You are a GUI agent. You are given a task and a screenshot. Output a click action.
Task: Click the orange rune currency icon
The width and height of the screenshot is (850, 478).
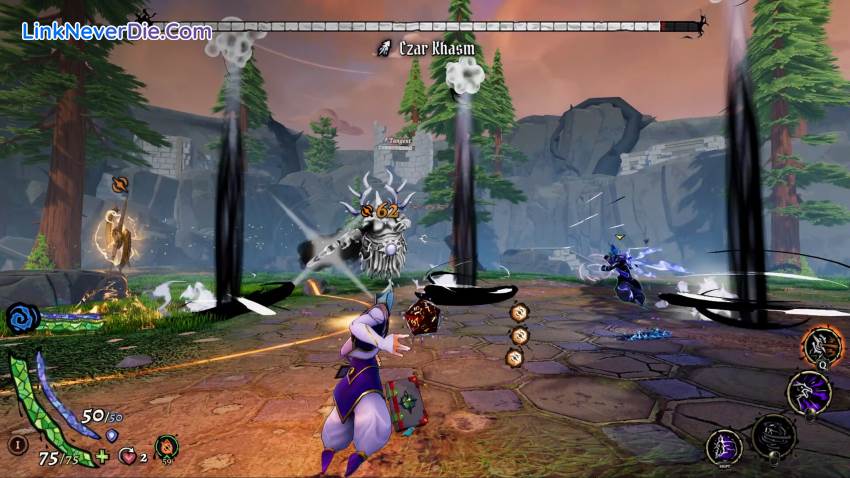[164, 447]
